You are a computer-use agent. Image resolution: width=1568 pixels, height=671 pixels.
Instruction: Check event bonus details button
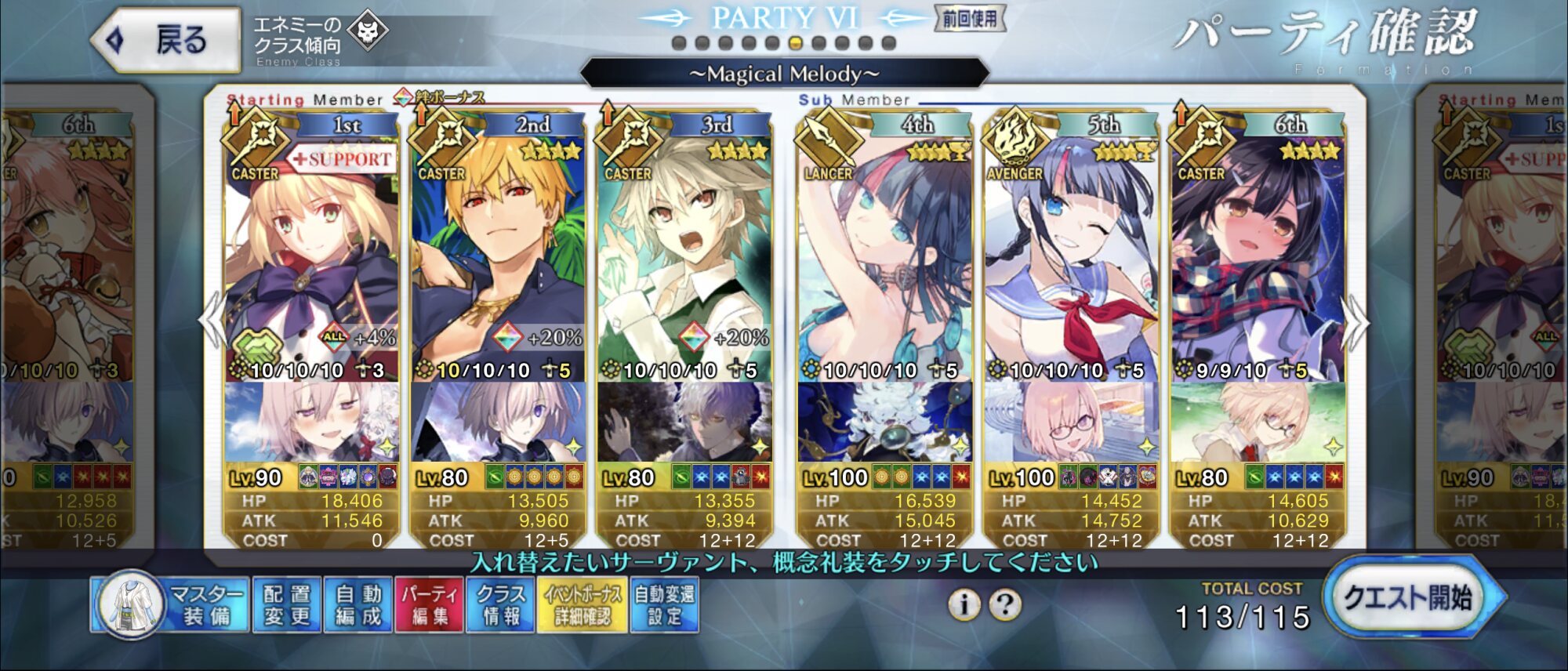coord(583,605)
